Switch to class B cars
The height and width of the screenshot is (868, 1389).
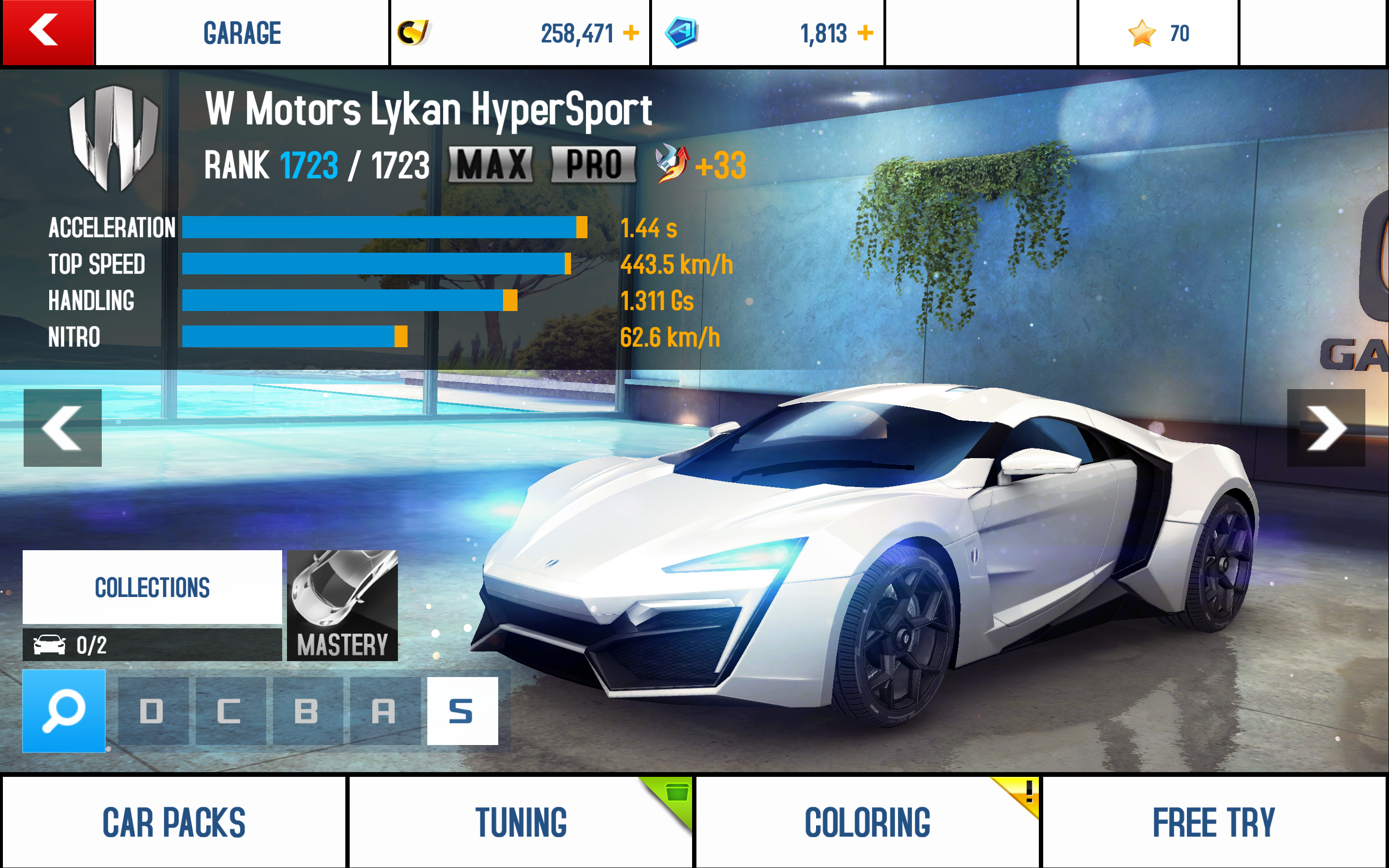tap(307, 711)
